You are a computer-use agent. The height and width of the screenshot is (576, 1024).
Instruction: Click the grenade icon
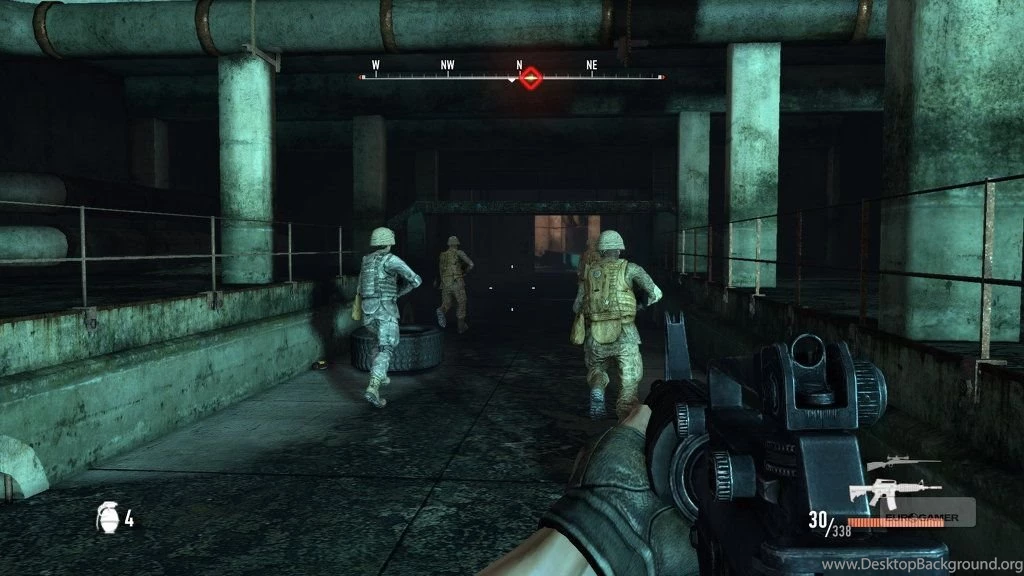pyautogui.click(x=107, y=517)
